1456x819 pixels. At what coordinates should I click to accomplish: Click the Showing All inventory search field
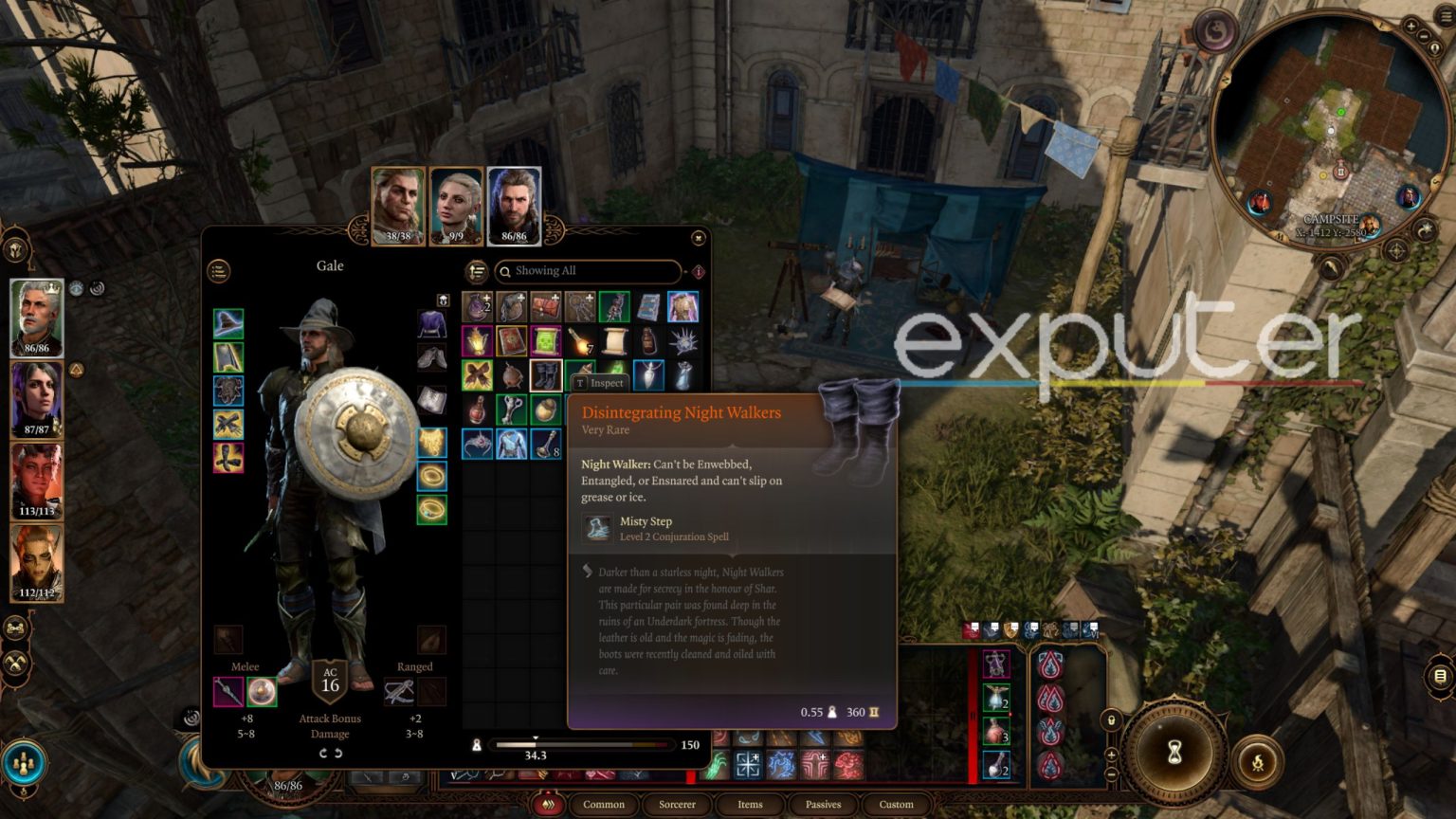click(588, 271)
